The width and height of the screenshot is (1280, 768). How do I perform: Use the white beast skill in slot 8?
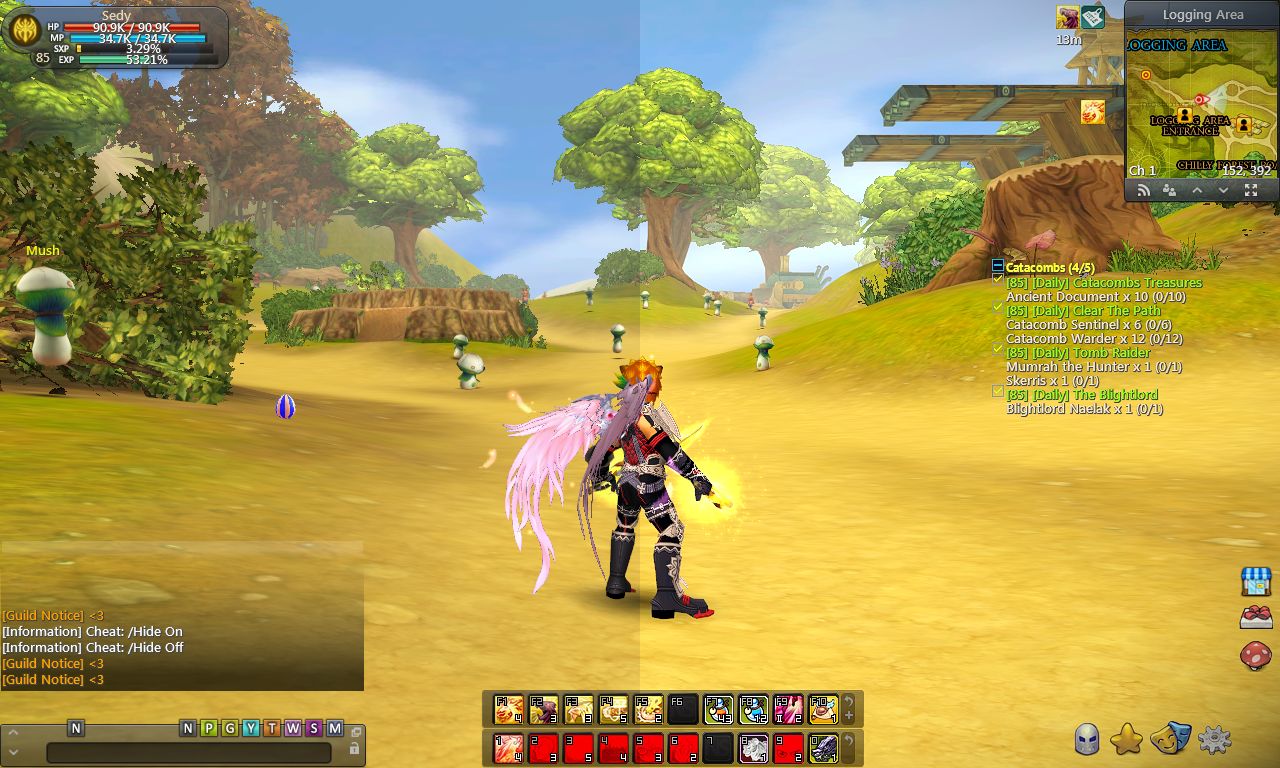pyautogui.click(x=753, y=747)
